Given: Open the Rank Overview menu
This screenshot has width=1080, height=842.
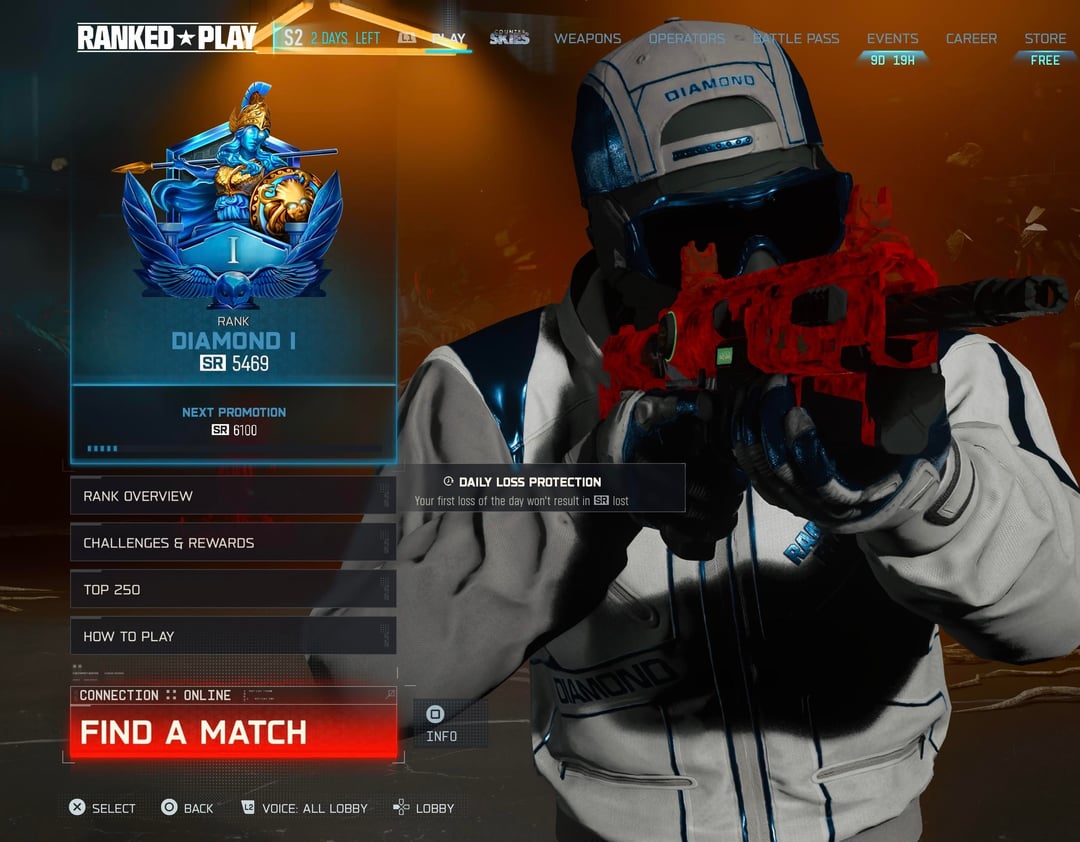Looking at the screenshot, I should [233, 496].
